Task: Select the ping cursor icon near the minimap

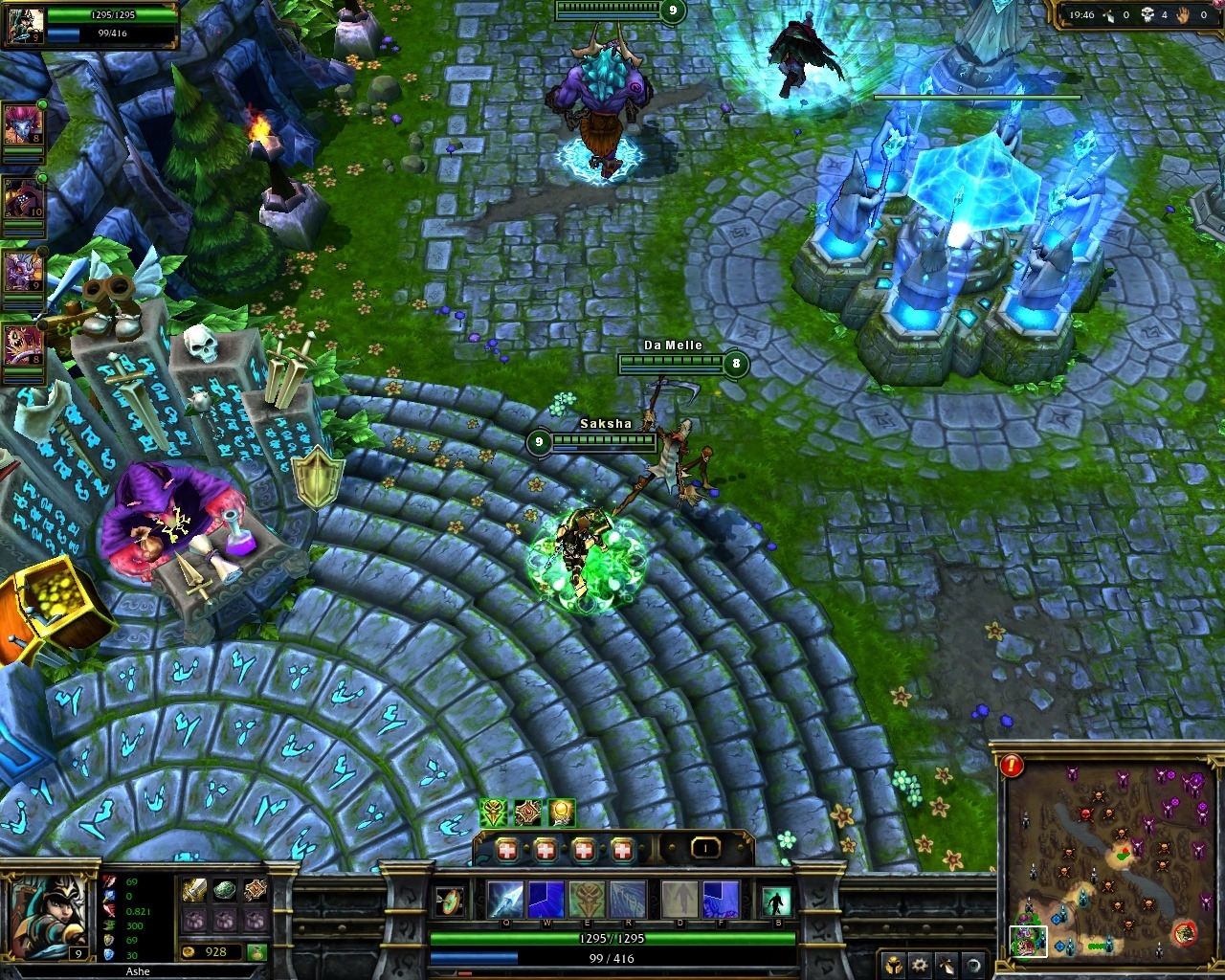Action: [946, 965]
